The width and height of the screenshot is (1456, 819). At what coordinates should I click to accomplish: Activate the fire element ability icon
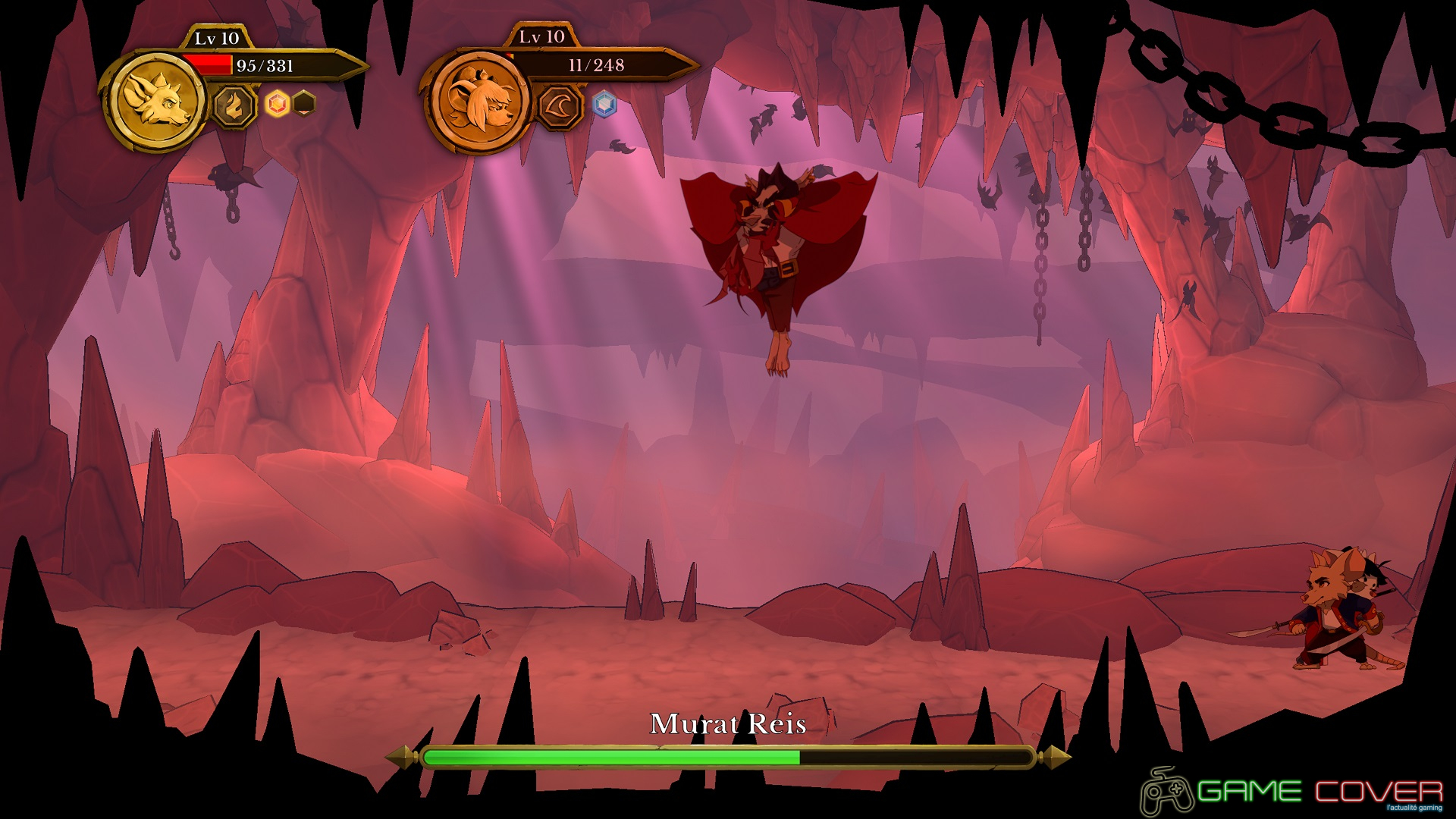[x=234, y=105]
